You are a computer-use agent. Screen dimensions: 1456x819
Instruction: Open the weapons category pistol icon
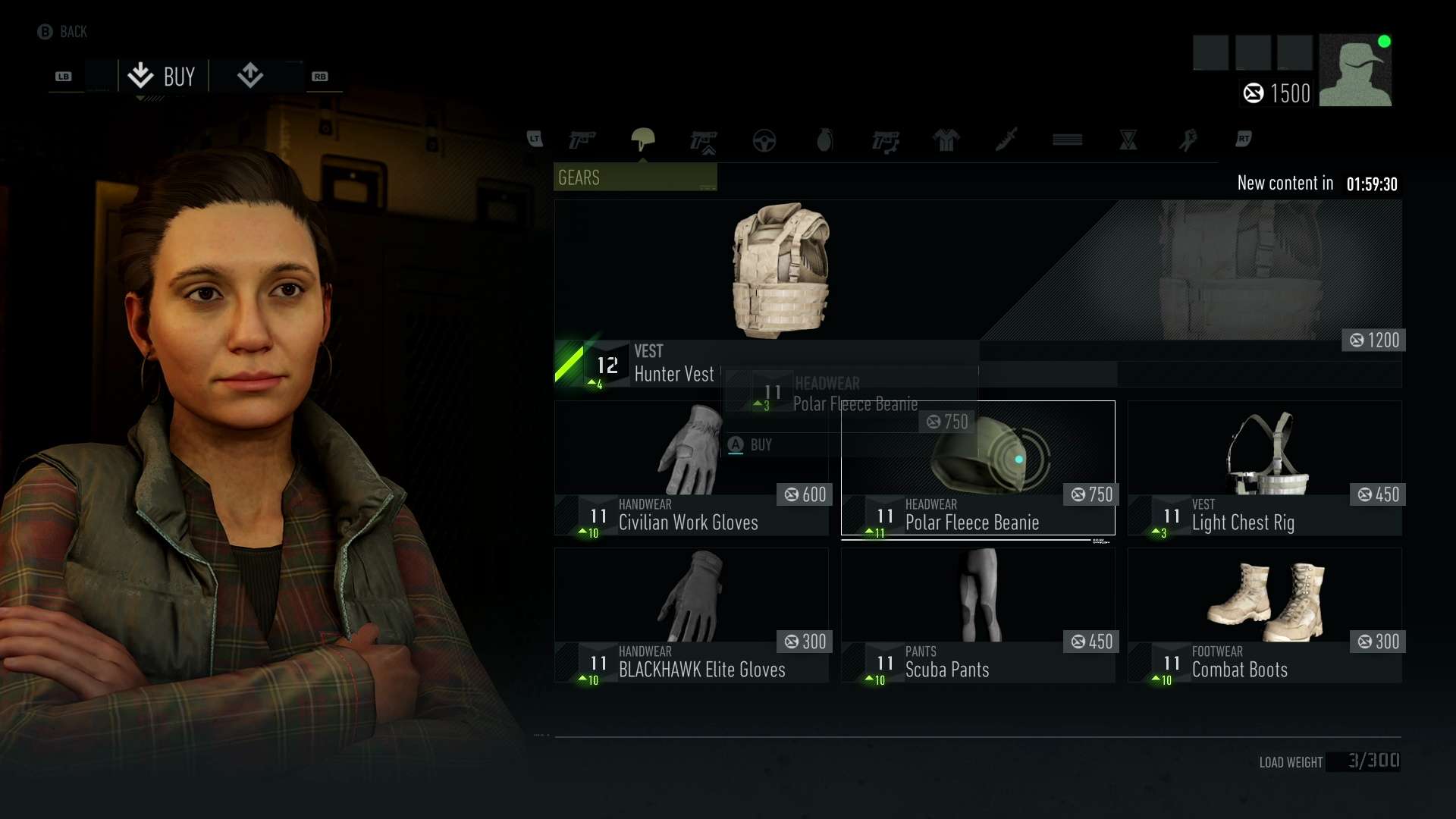click(x=582, y=140)
